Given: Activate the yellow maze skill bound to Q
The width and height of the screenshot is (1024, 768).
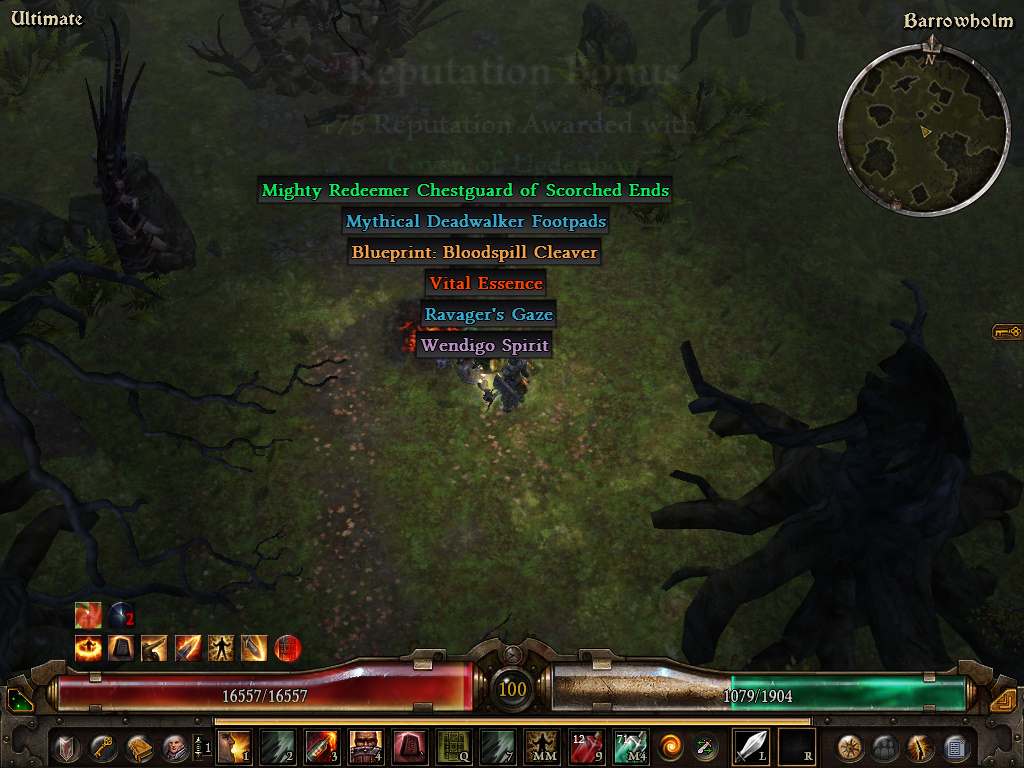Looking at the screenshot, I should point(454,746).
